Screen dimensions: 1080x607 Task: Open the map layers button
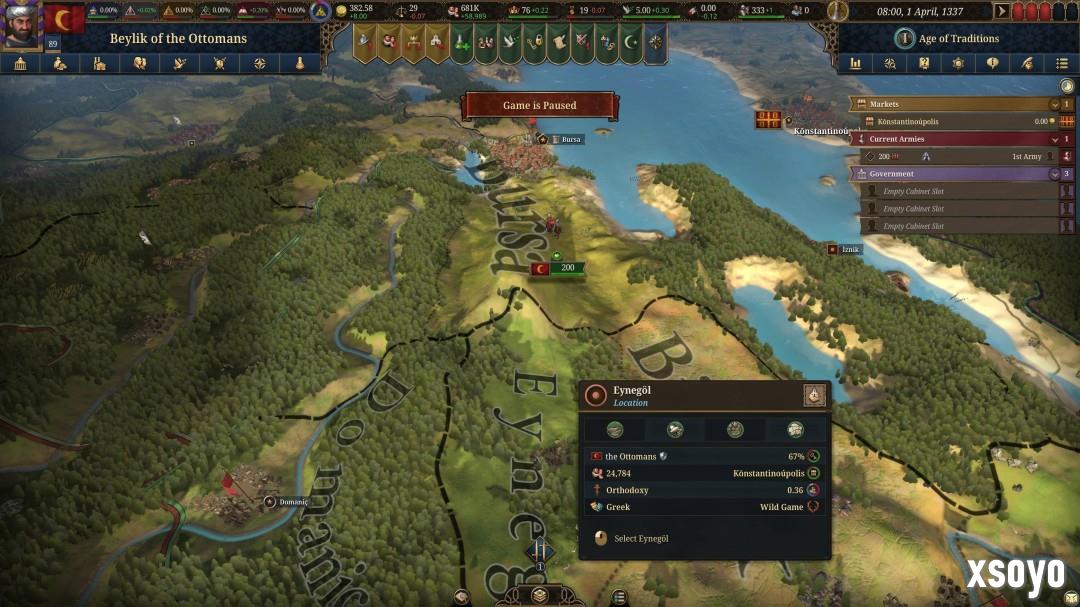(x=540, y=595)
